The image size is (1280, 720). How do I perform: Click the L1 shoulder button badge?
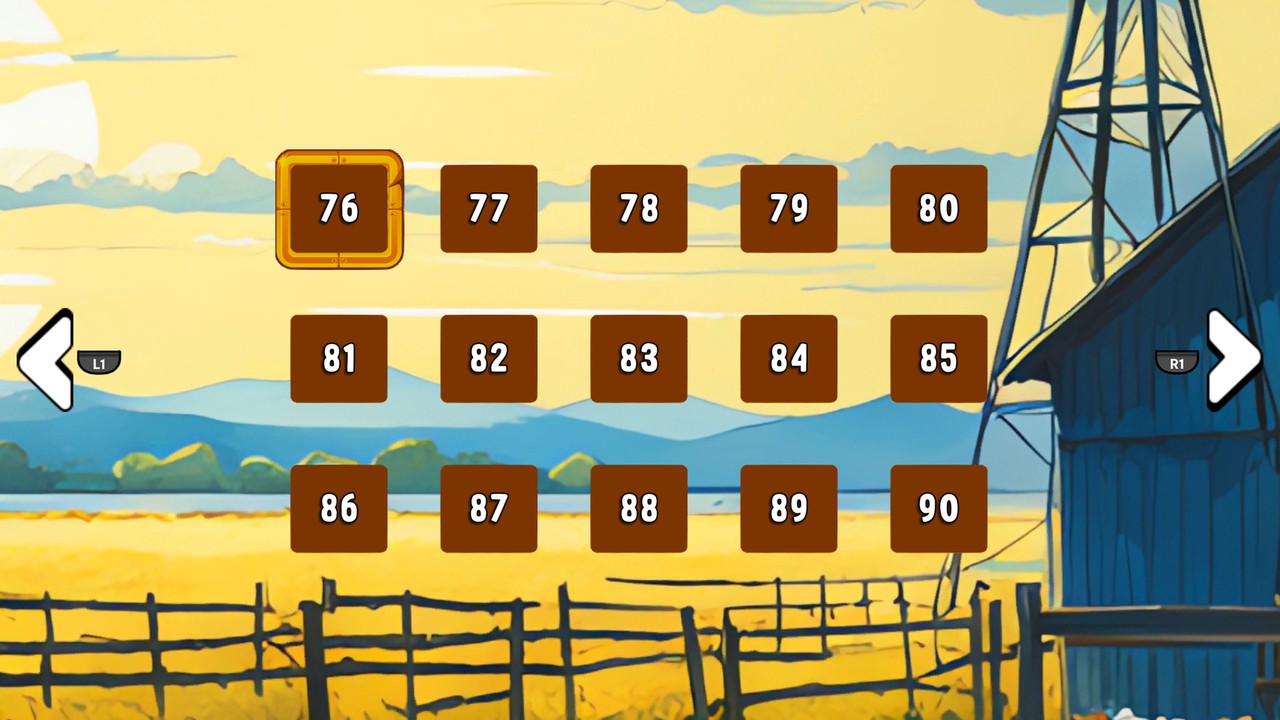(99, 364)
